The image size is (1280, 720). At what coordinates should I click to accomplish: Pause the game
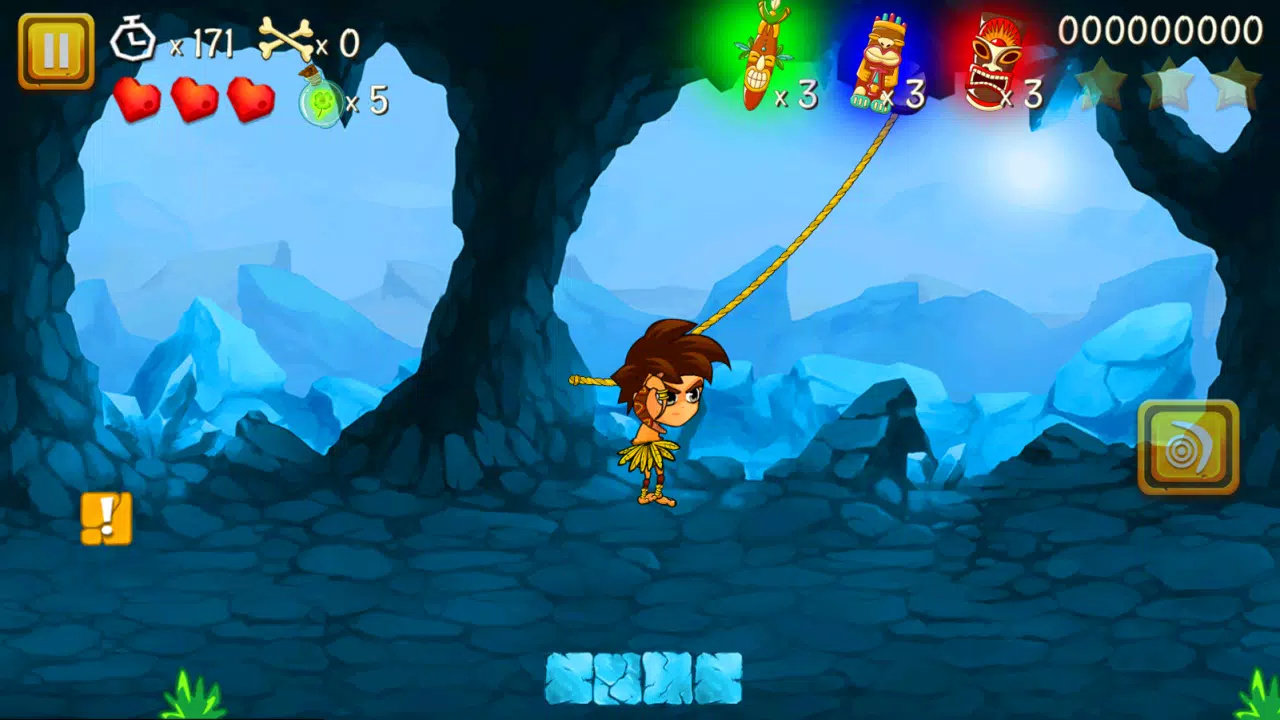[x=56, y=44]
